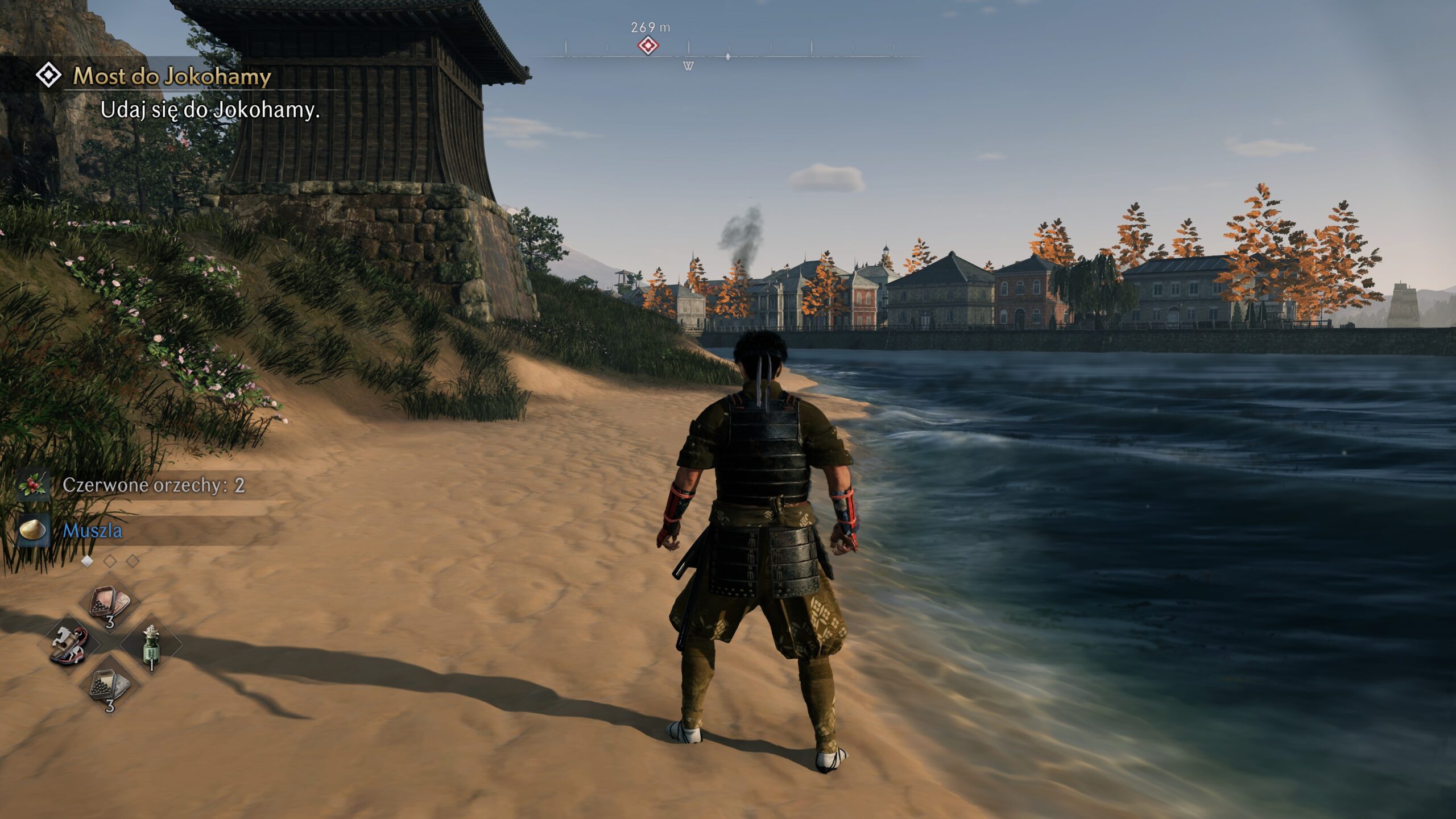Click the Muszla pickup notification

point(93,531)
